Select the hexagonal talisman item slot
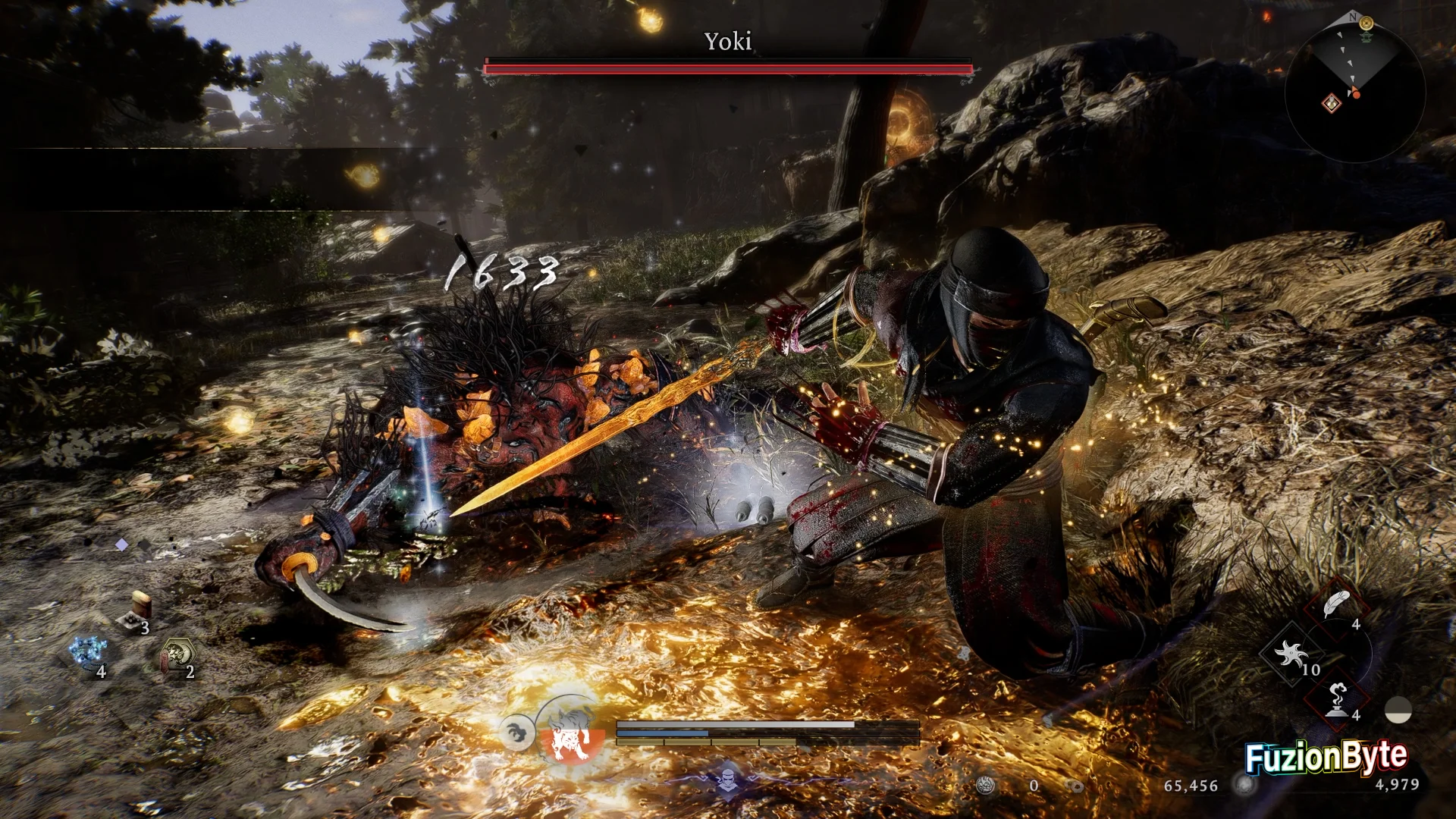Viewport: 1456px width, 819px height. (x=177, y=654)
